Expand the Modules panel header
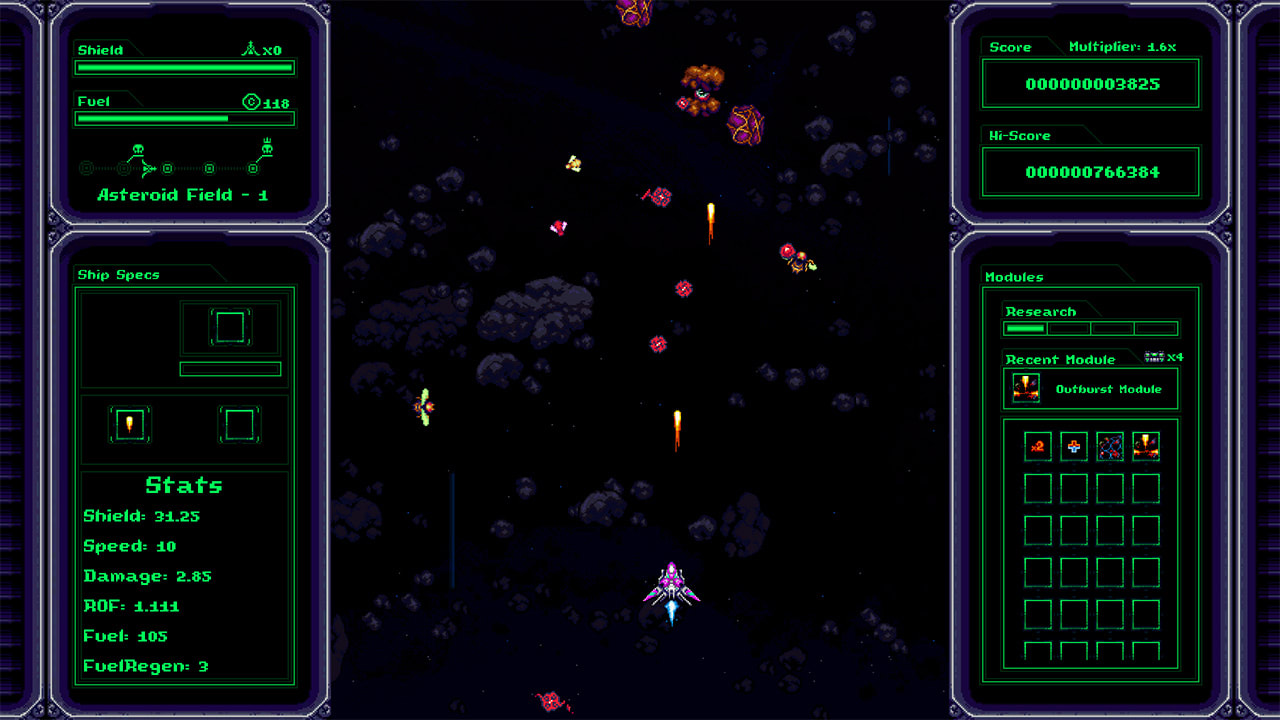Viewport: 1280px width, 720px height. coord(1012,277)
